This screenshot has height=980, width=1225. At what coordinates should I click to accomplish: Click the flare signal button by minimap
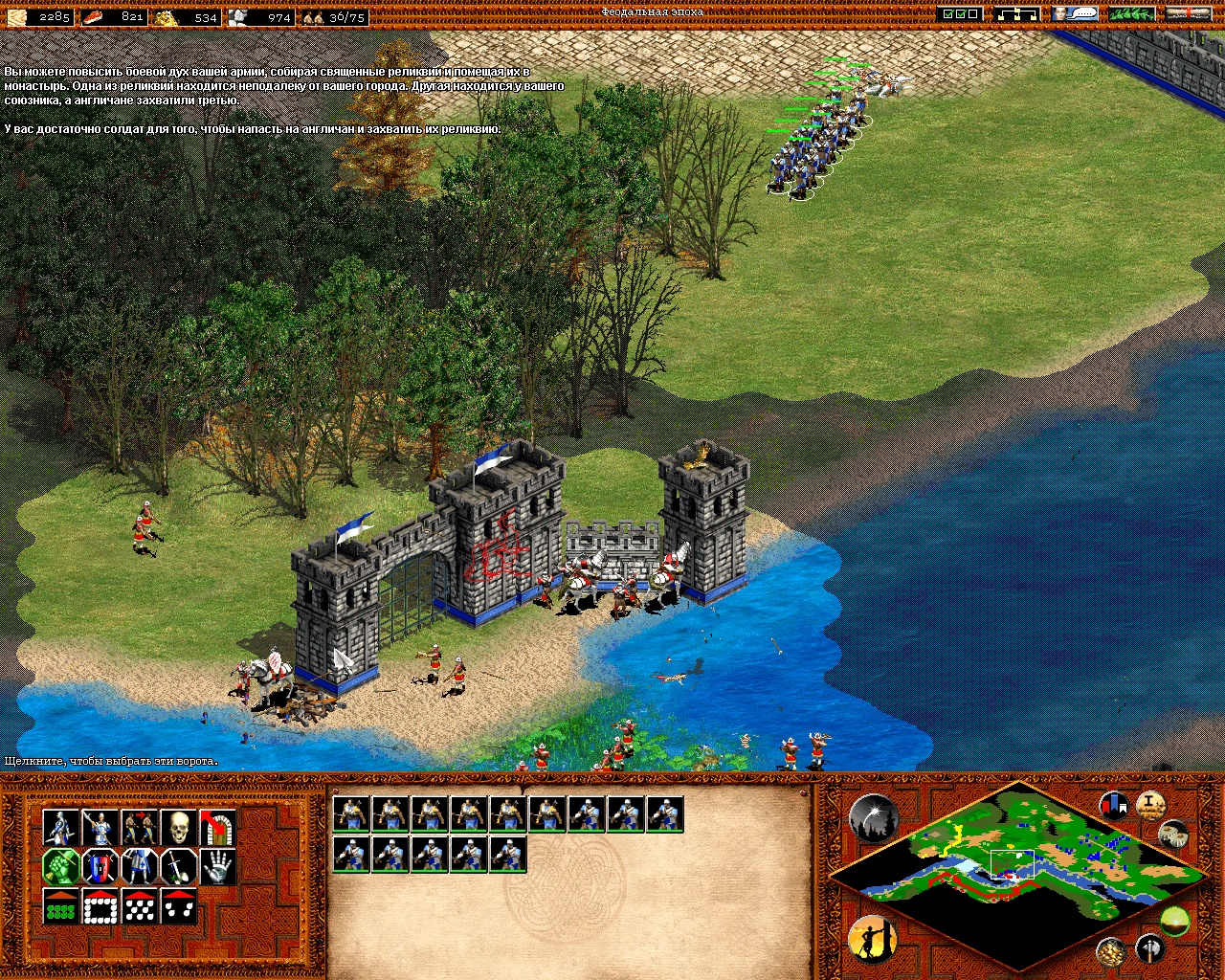[x=872, y=819]
